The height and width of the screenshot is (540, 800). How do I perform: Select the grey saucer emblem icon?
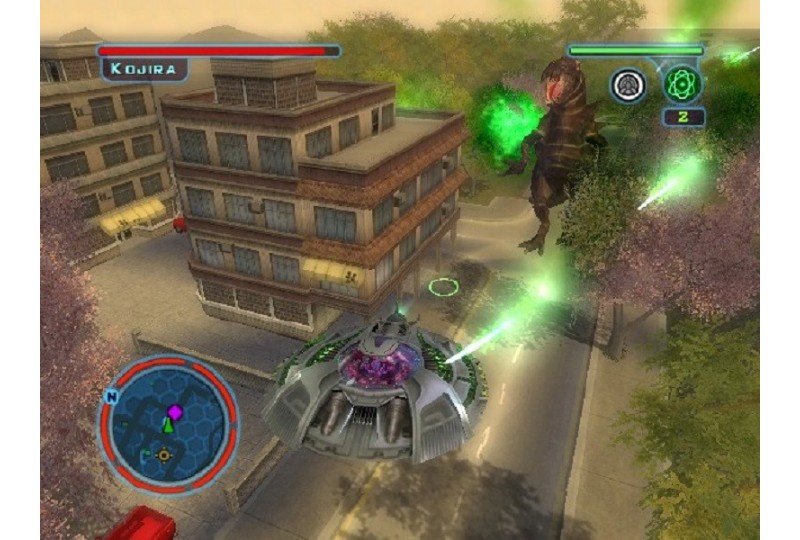(x=628, y=84)
